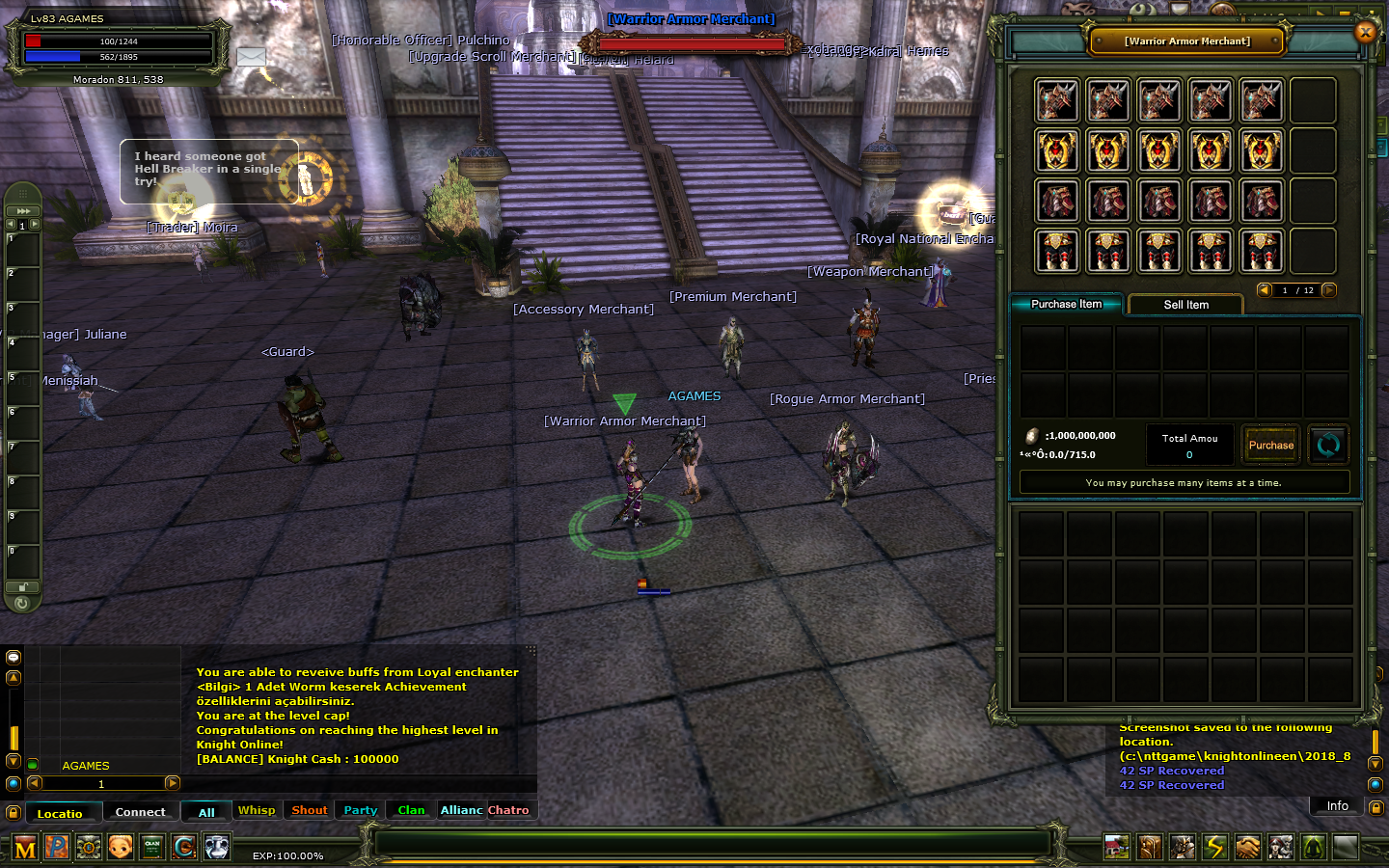Click the orange Purchase button
The width and height of the screenshot is (1389, 868).
pyautogui.click(x=1270, y=445)
